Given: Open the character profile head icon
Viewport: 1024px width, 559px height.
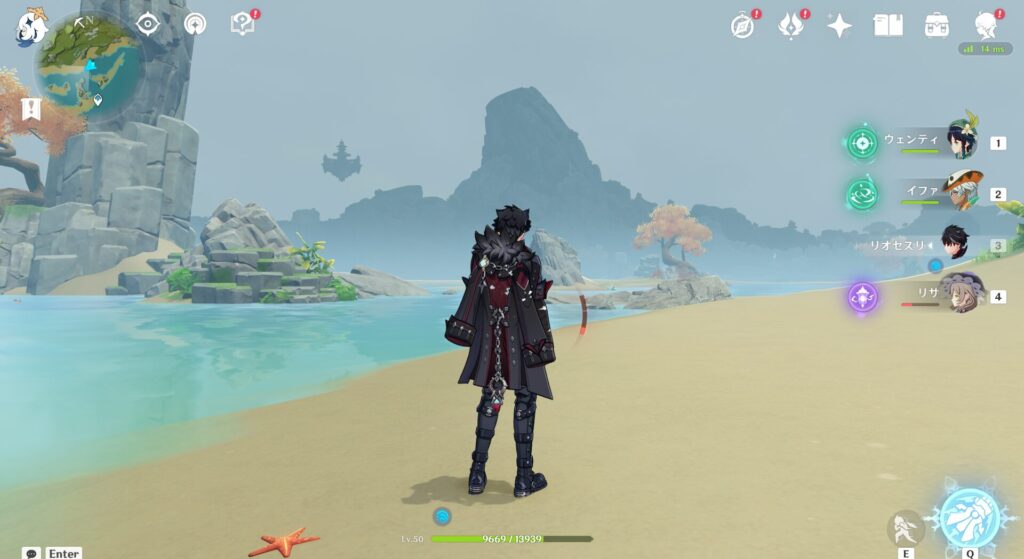Looking at the screenshot, I should click(x=985, y=26).
